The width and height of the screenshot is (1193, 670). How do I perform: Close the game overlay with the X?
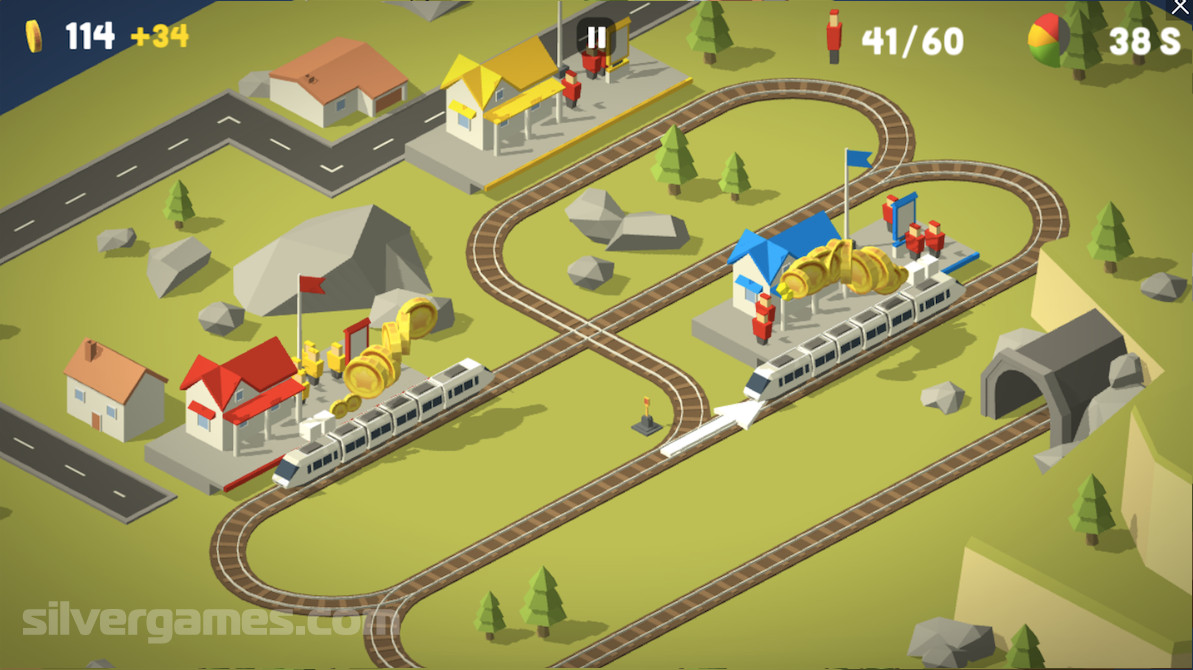click(1181, 8)
